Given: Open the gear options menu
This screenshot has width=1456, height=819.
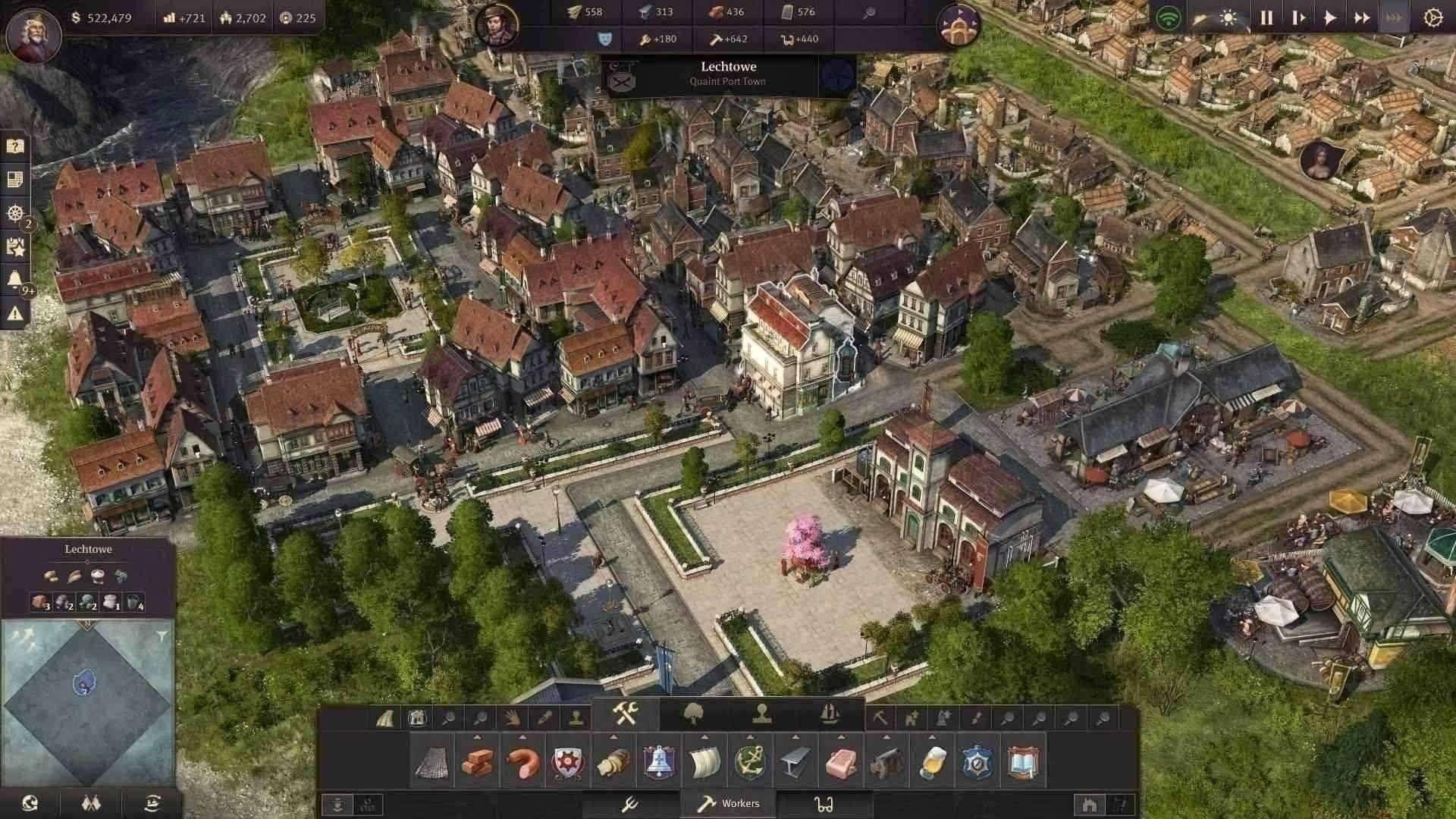Looking at the screenshot, I should click(1432, 18).
